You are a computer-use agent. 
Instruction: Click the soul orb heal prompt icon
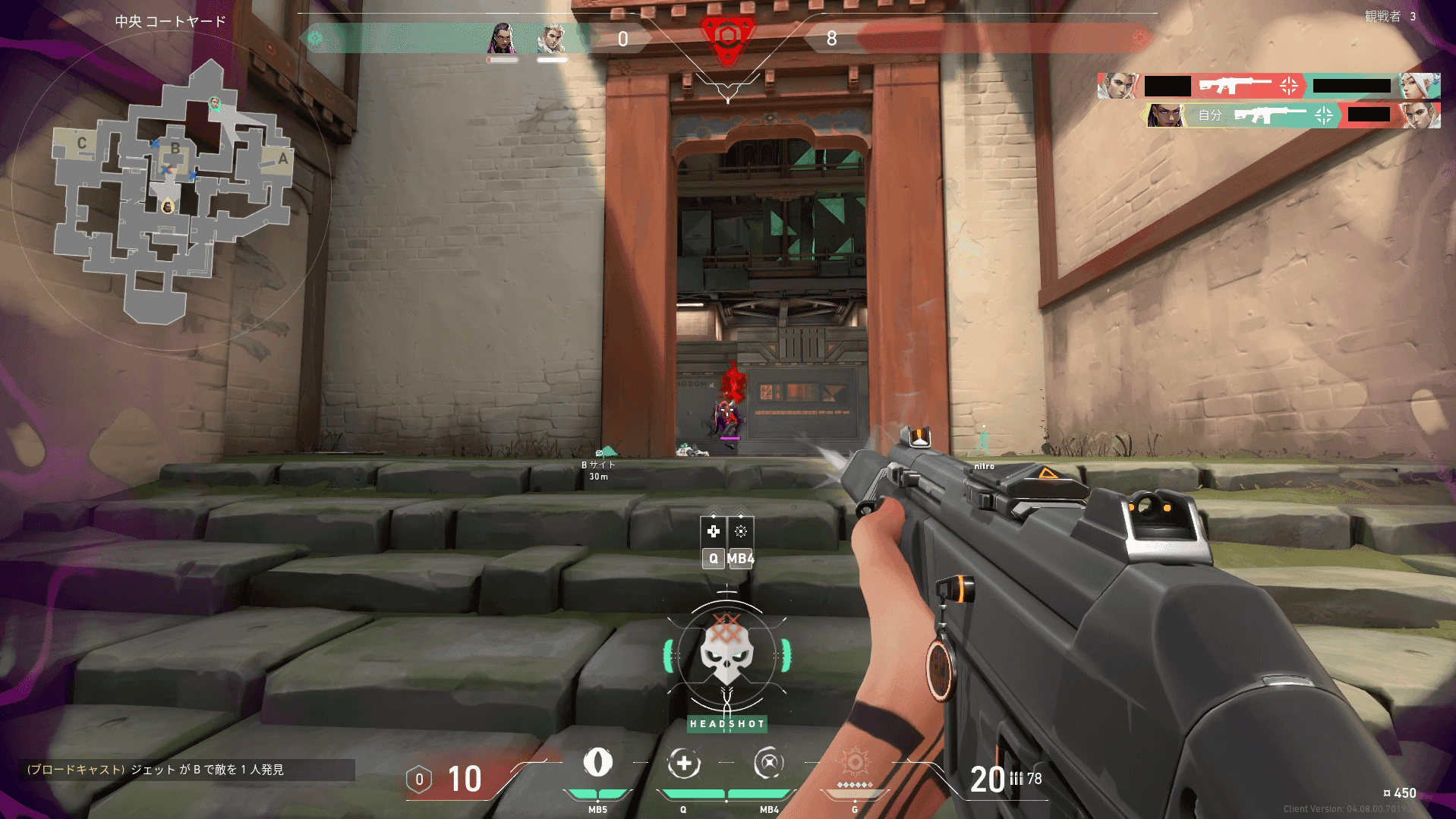tap(713, 531)
